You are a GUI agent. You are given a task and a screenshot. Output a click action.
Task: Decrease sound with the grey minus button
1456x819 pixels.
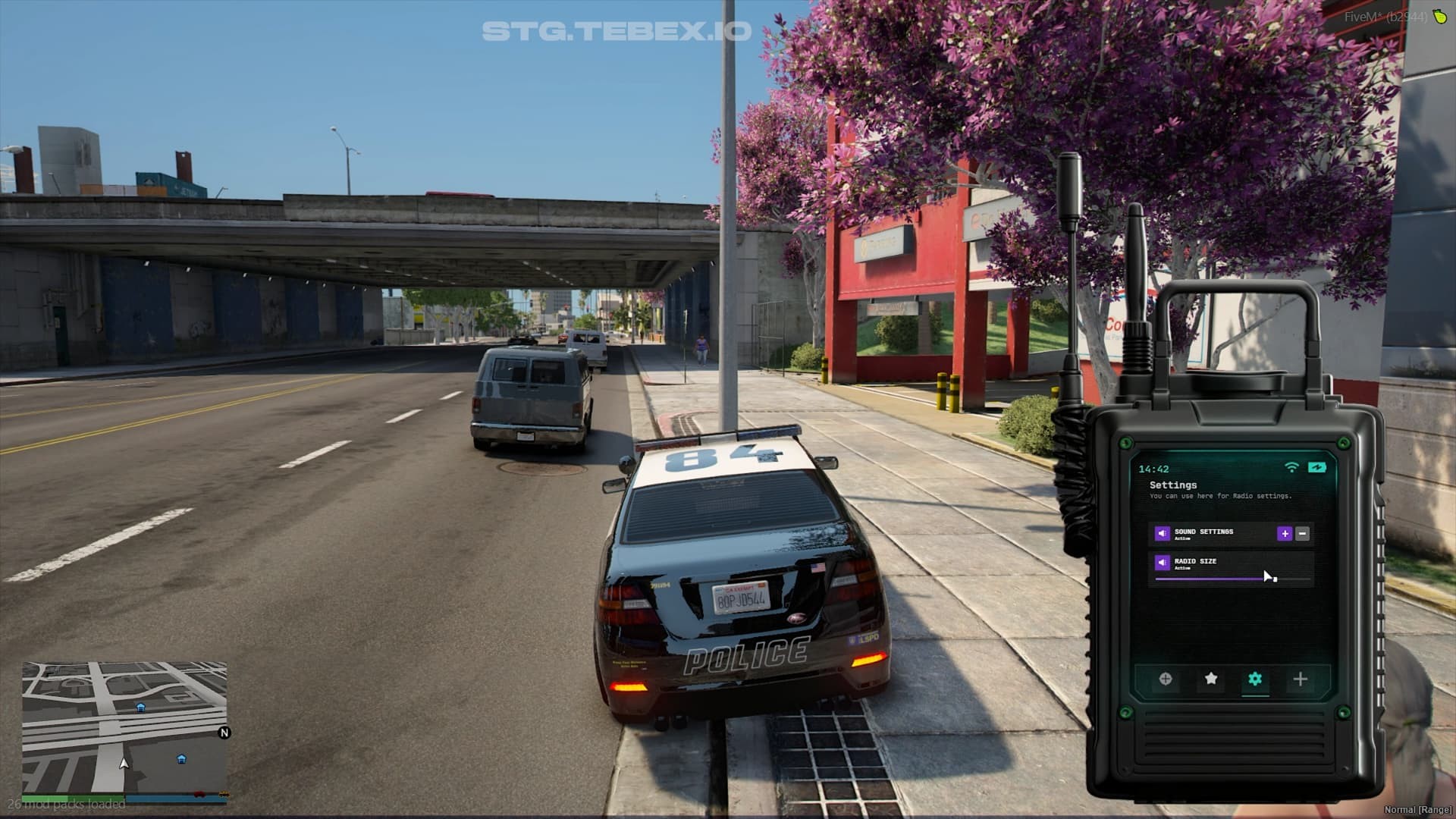(x=1303, y=534)
